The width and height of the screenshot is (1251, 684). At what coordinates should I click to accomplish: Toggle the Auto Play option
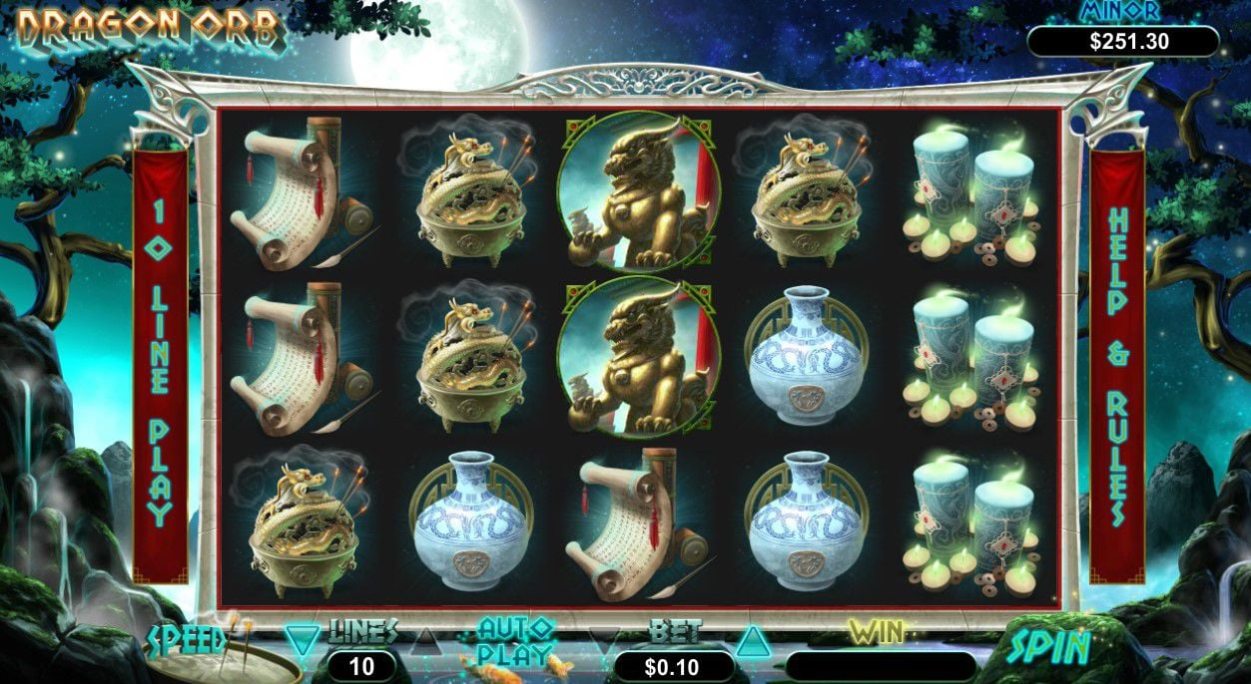515,642
